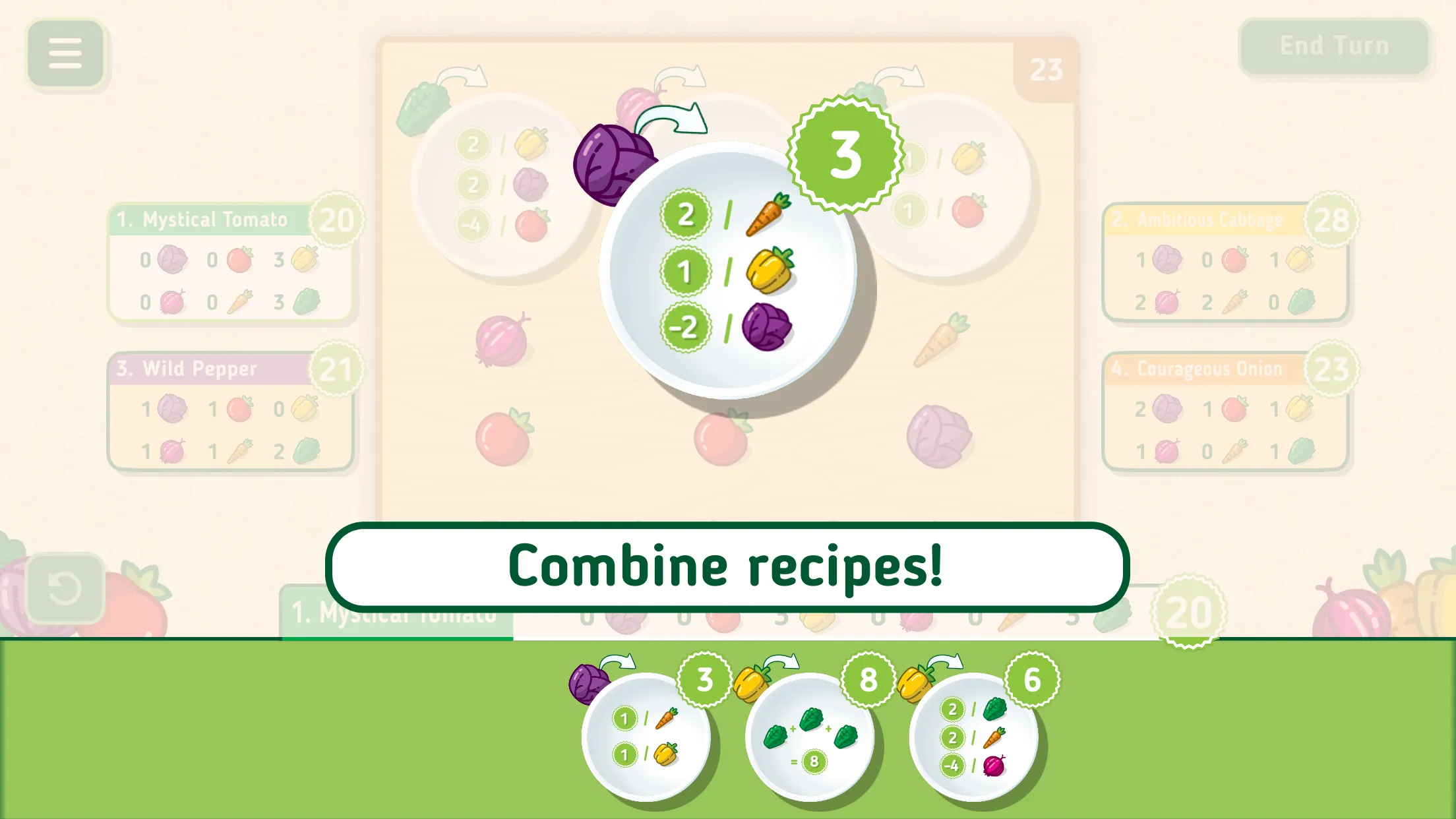Open the Mystical Tomato player card
This screenshot has width=1456, height=819.
pos(231,264)
